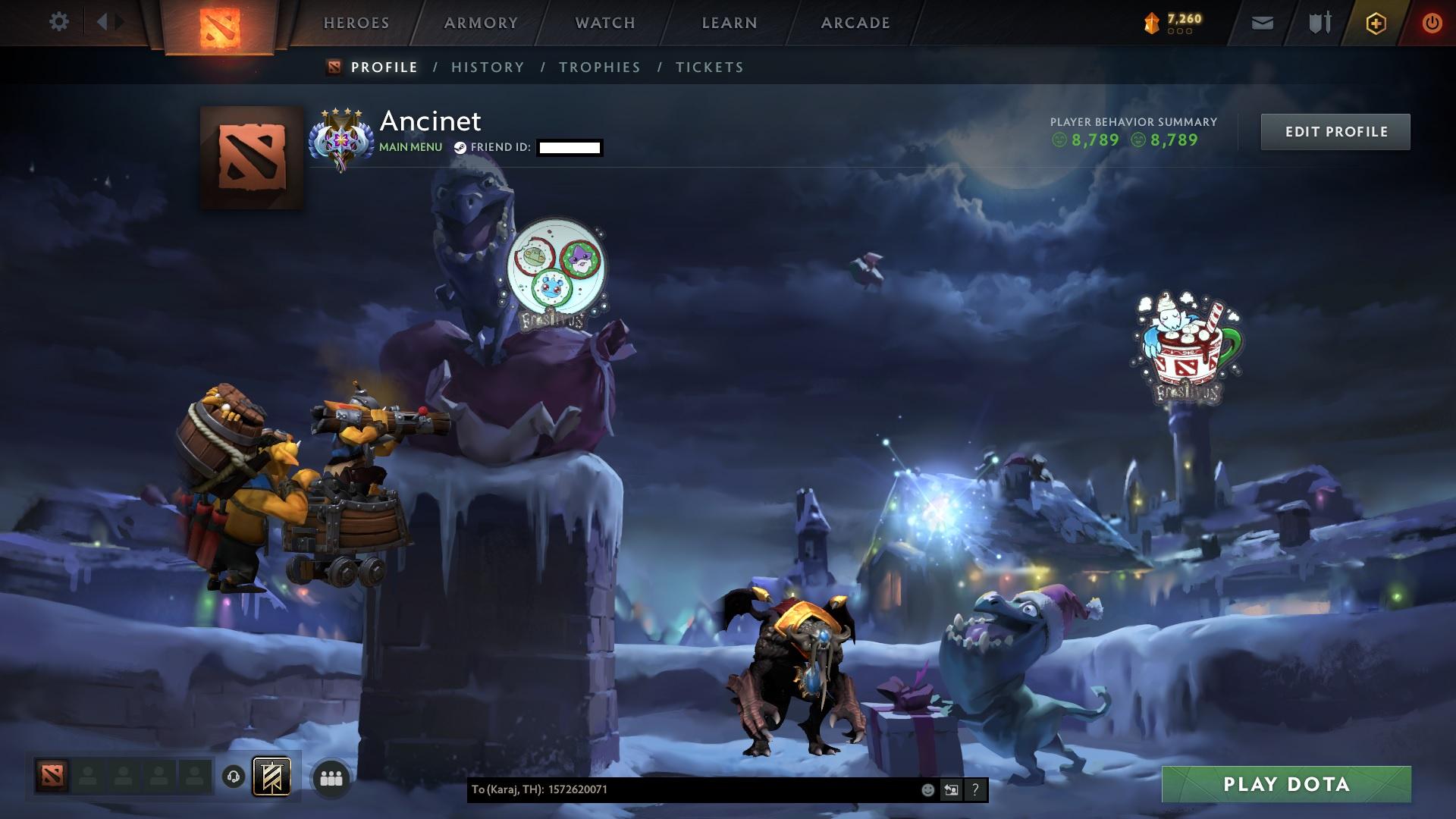Toggle the chat image sharing icon
The width and height of the screenshot is (1456, 819).
click(952, 790)
